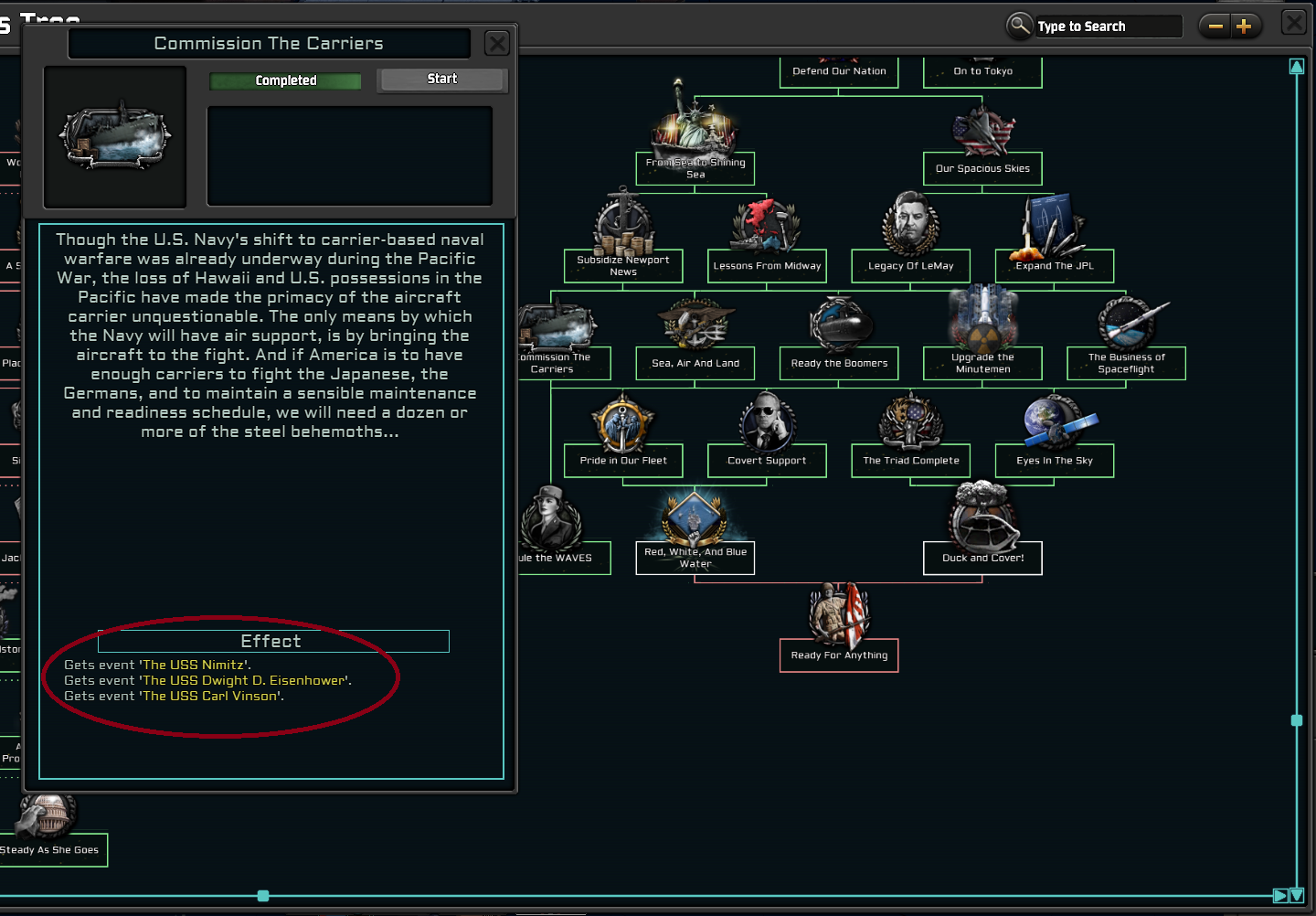Zoom in using the plus button
The width and height of the screenshot is (1316, 916).
(1245, 26)
